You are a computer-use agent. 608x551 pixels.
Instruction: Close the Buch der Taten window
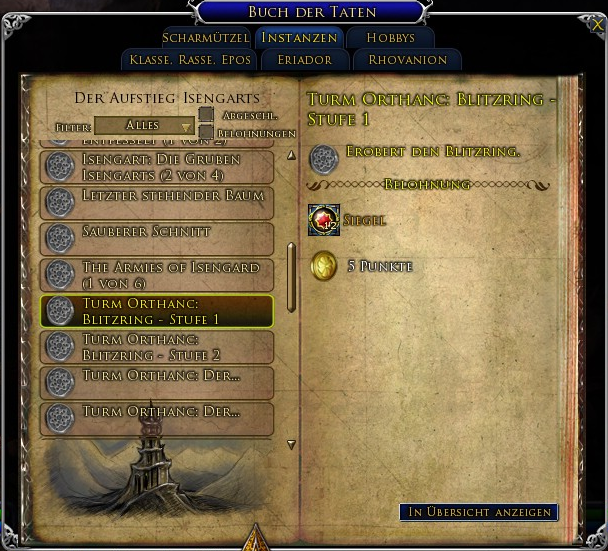pos(598,24)
